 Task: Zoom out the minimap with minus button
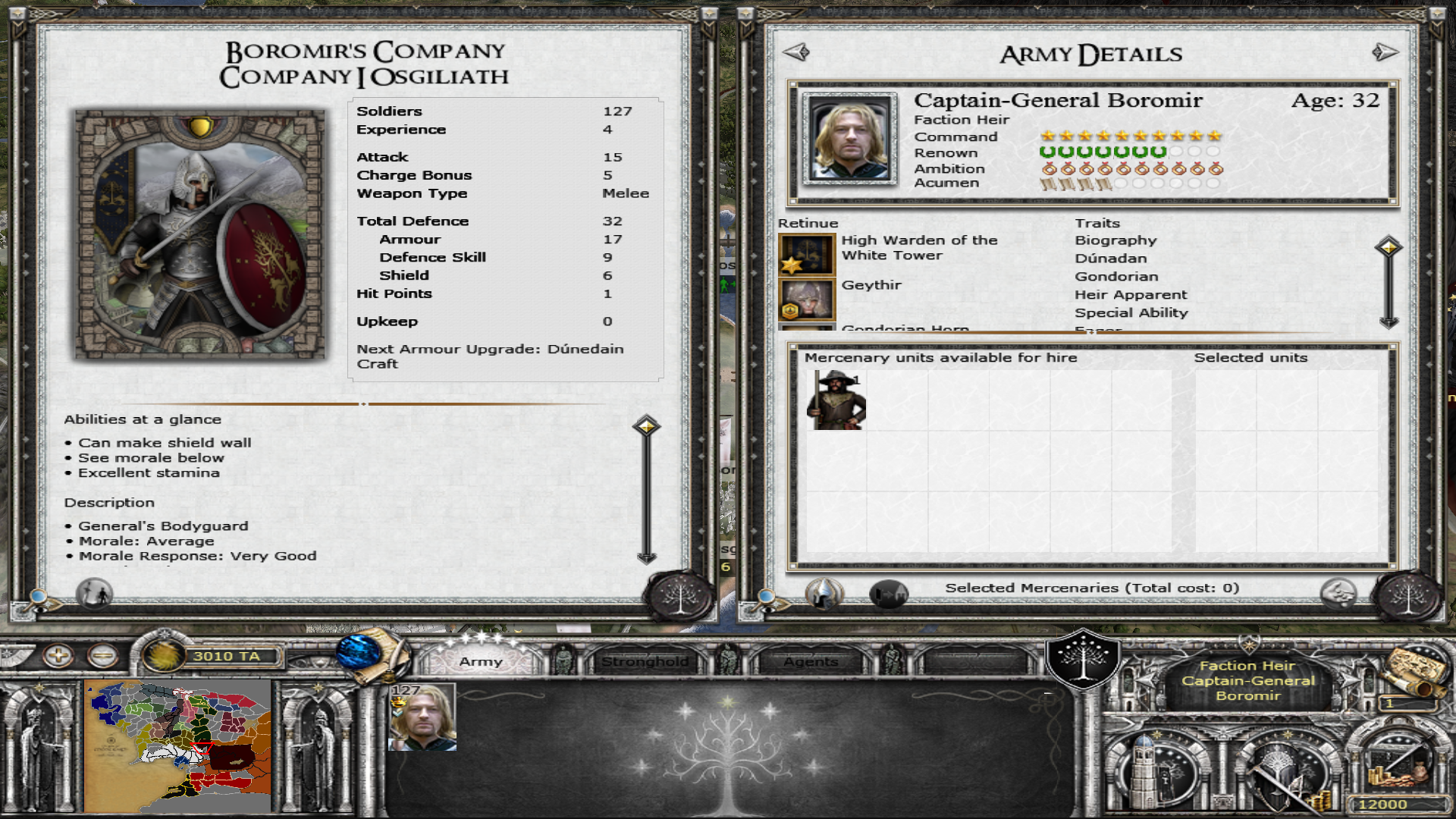tap(102, 655)
